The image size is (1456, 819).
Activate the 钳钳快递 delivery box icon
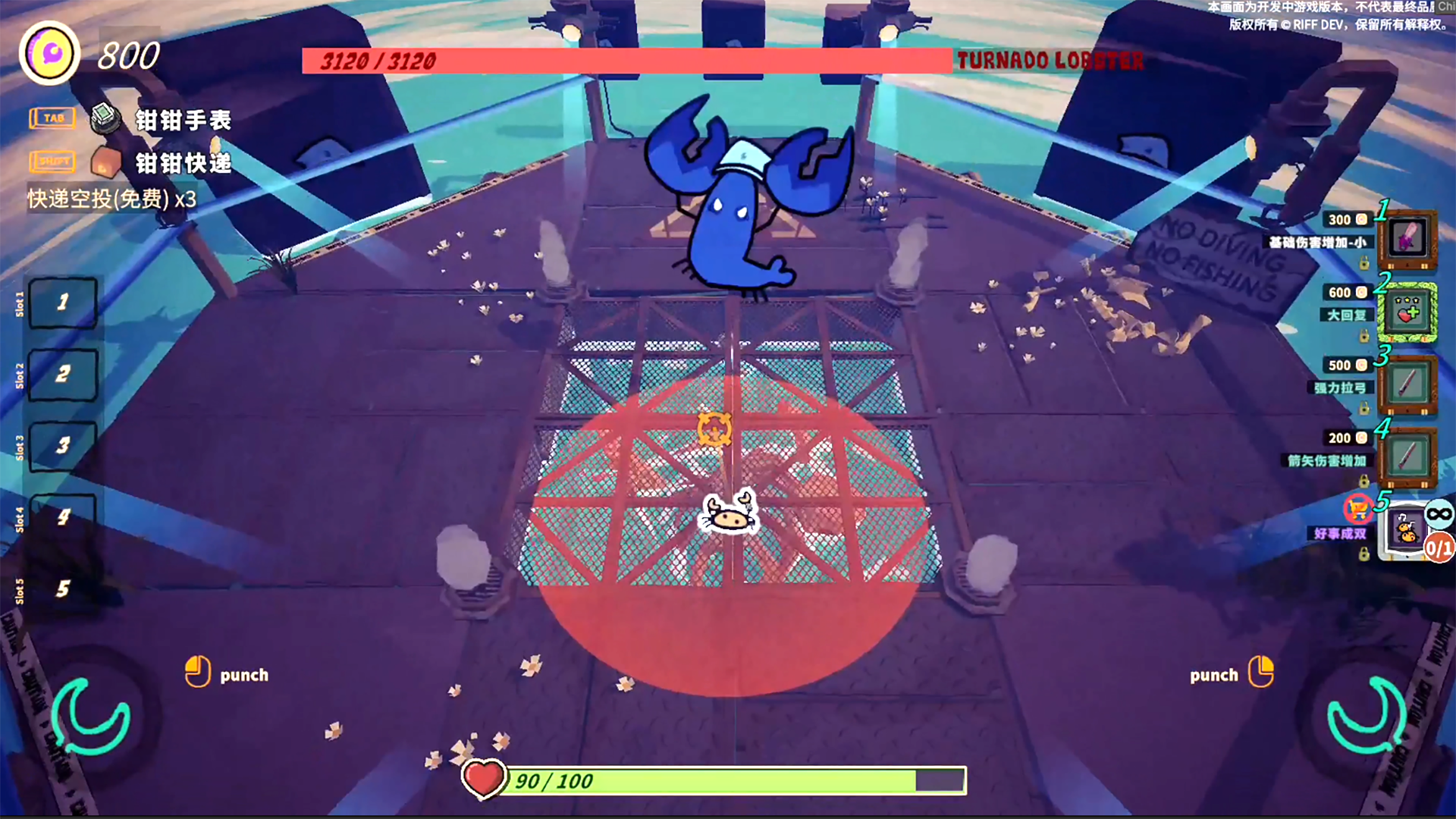pos(105,162)
